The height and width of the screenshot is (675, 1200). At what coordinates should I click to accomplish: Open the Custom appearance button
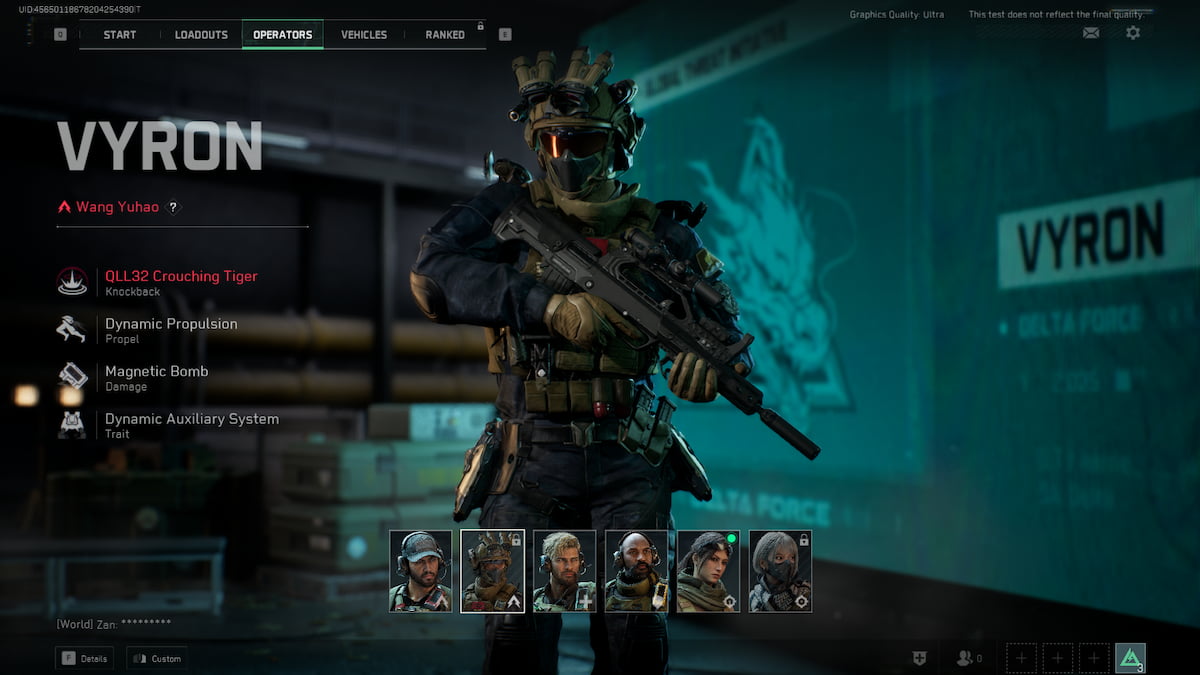[x=157, y=659]
